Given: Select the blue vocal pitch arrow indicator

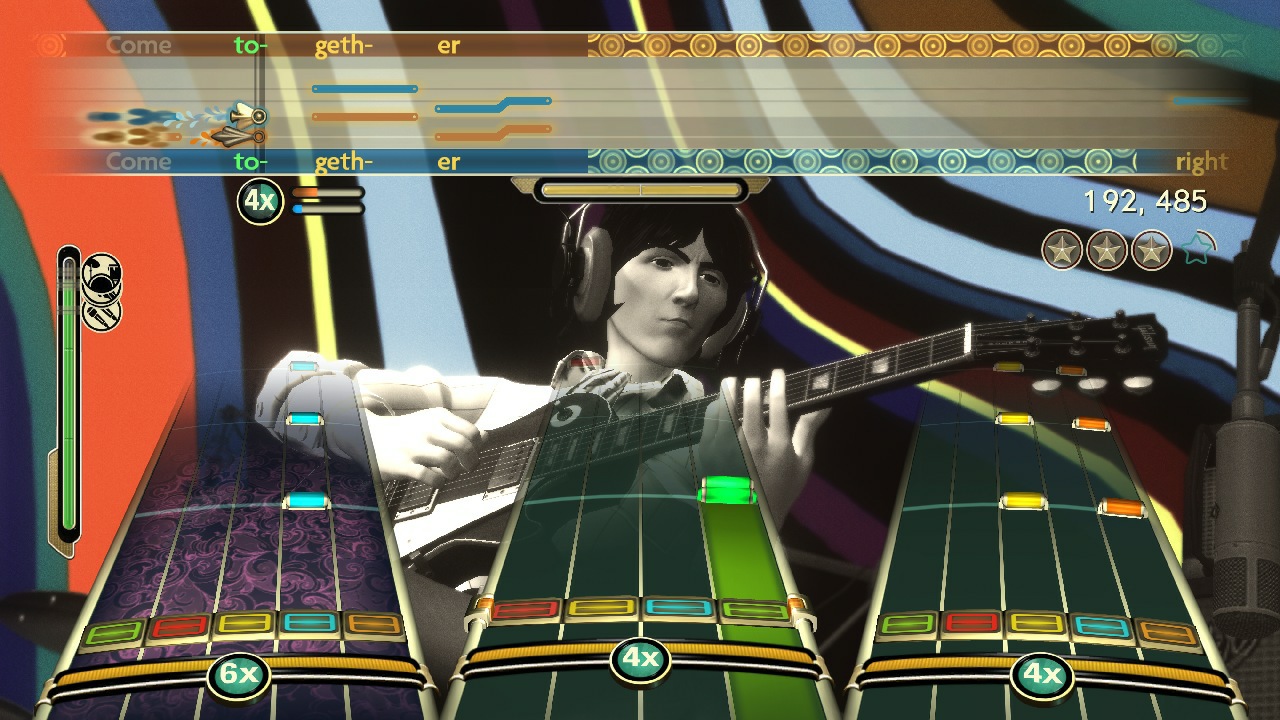Looking at the screenshot, I should point(243,115).
